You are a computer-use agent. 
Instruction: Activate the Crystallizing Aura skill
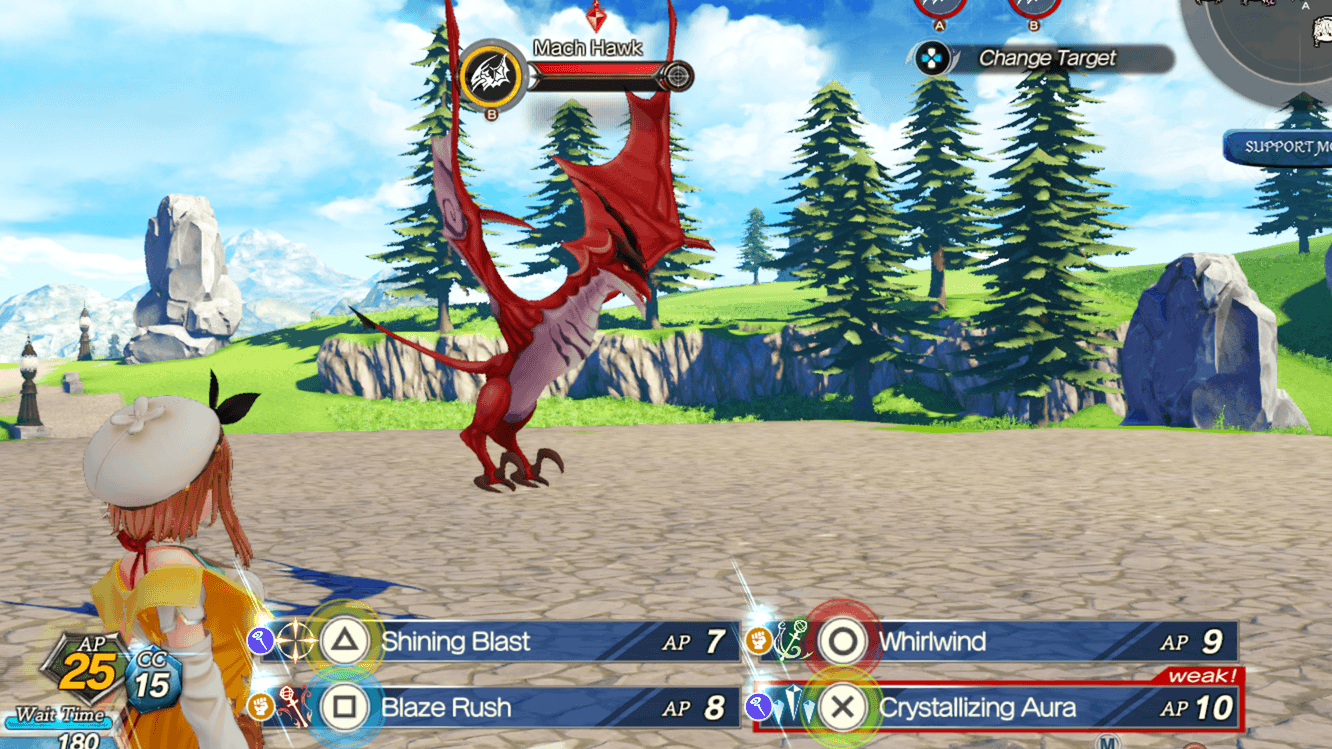(977, 708)
